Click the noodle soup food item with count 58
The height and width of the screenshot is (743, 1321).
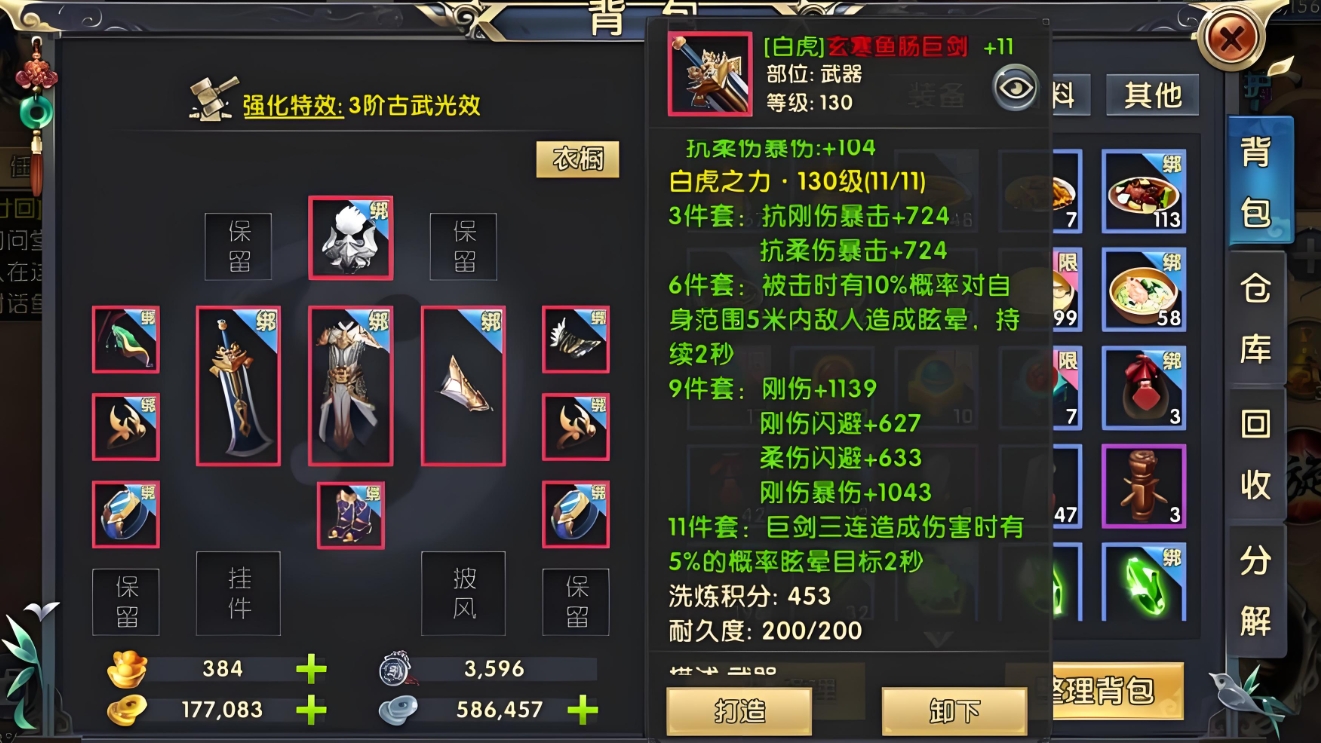click(1143, 290)
